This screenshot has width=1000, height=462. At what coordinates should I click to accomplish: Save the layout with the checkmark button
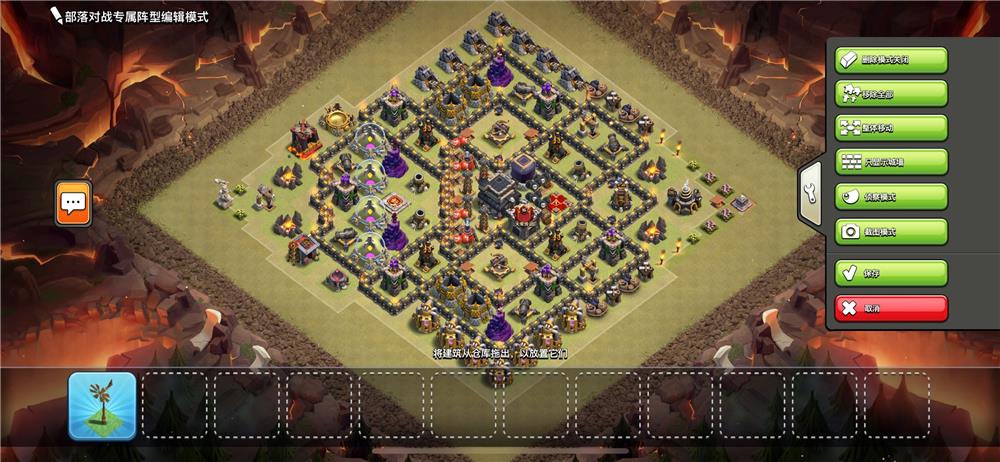point(891,273)
